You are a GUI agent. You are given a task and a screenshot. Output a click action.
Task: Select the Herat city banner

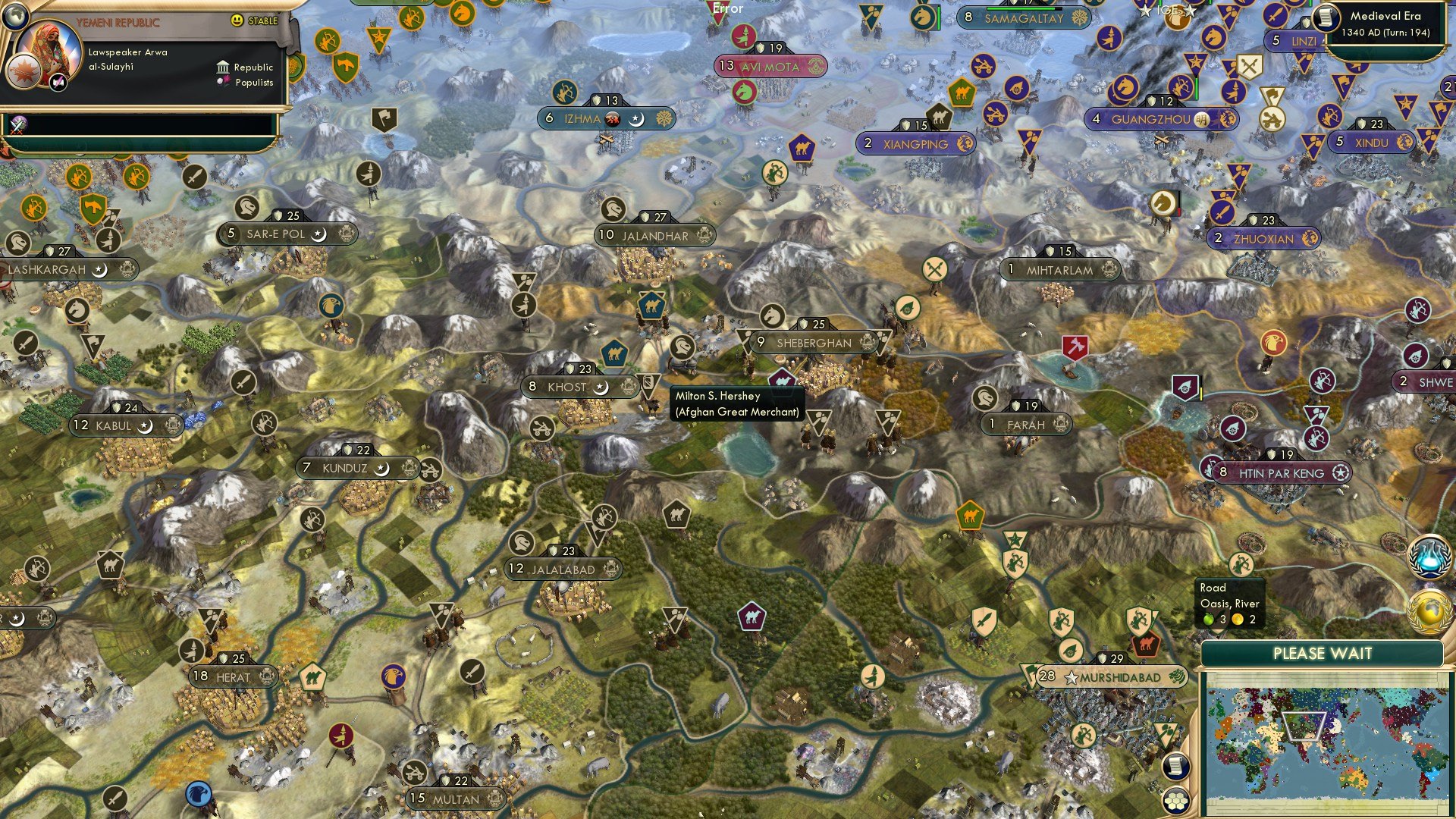(x=233, y=677)
